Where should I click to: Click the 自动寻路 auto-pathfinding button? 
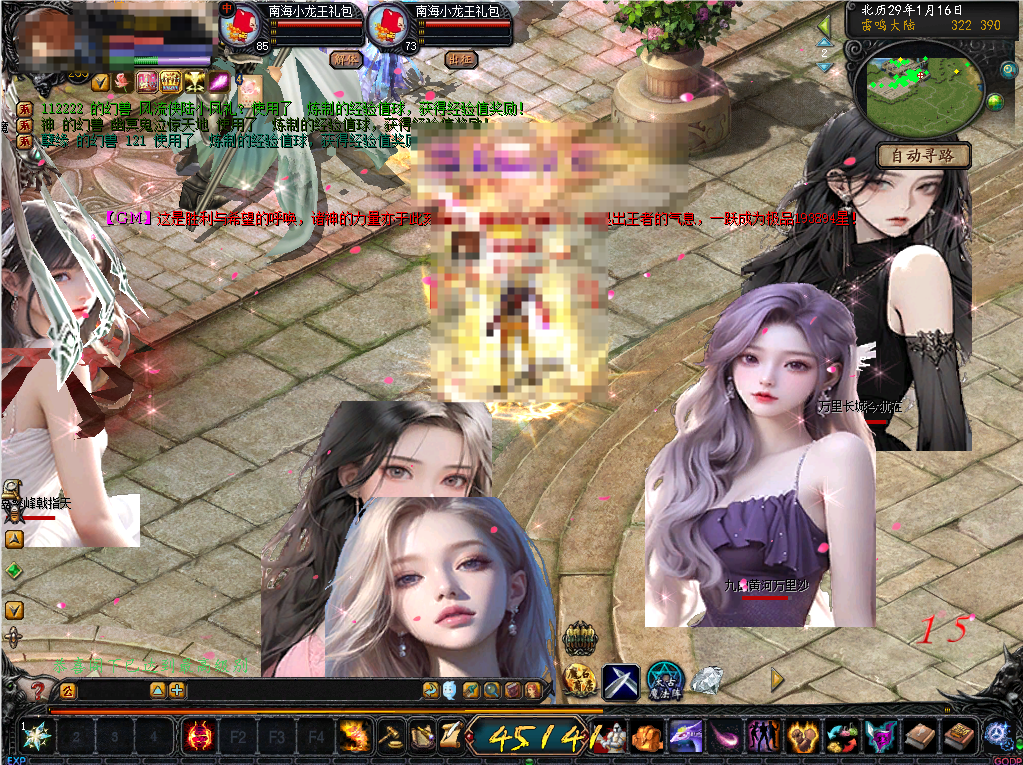point(923,156)
